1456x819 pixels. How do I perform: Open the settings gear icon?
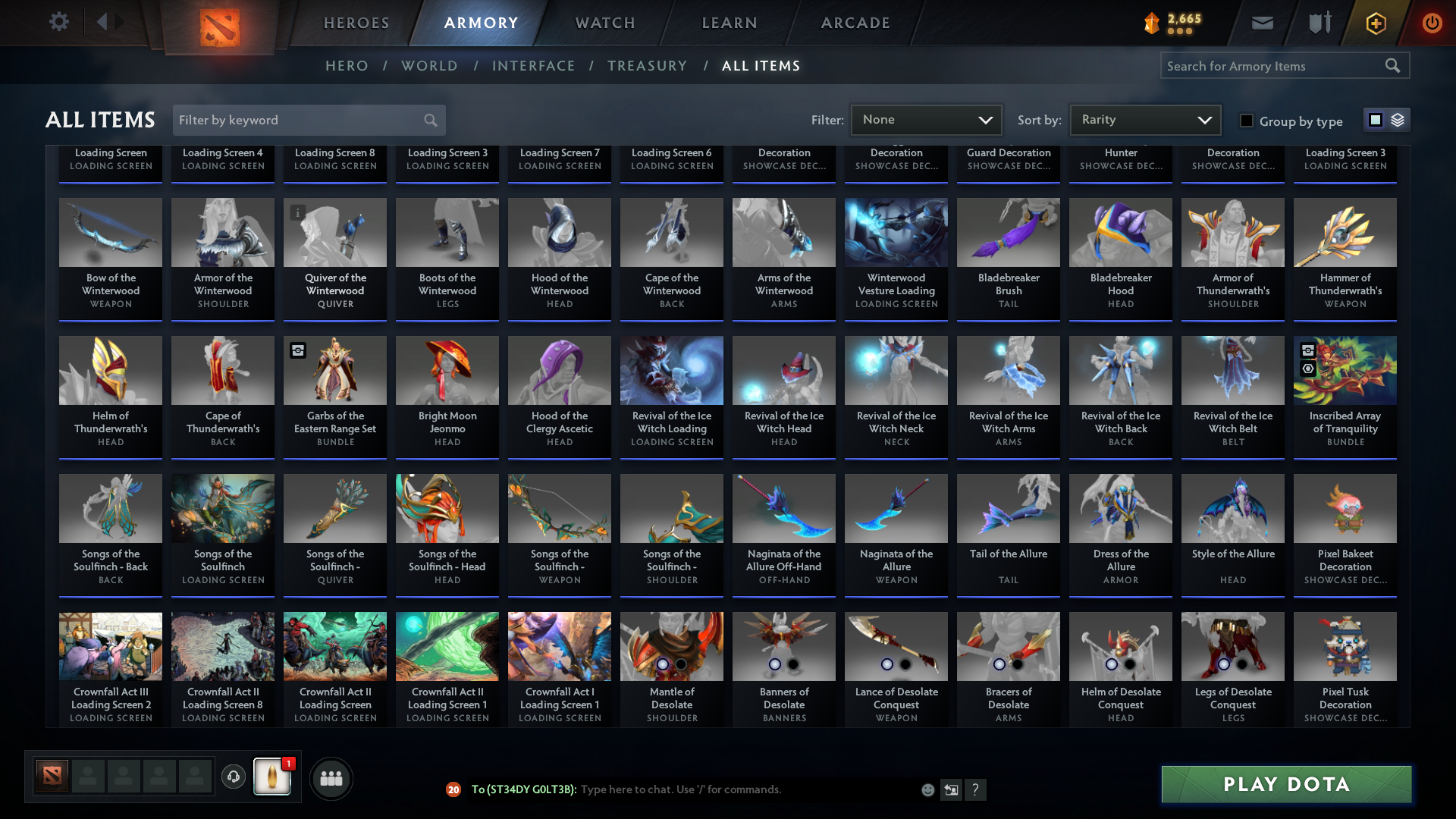pyautogui.click(x=59, y=22)
